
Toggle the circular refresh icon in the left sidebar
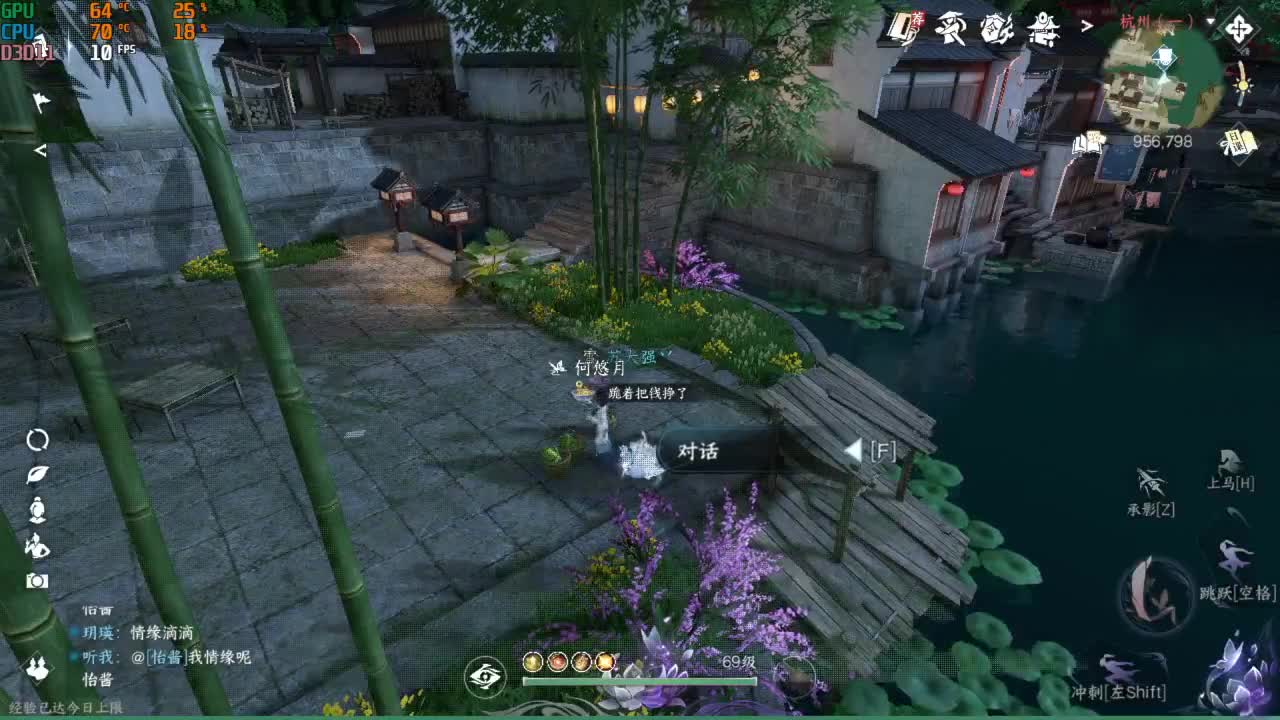(37, 440)
